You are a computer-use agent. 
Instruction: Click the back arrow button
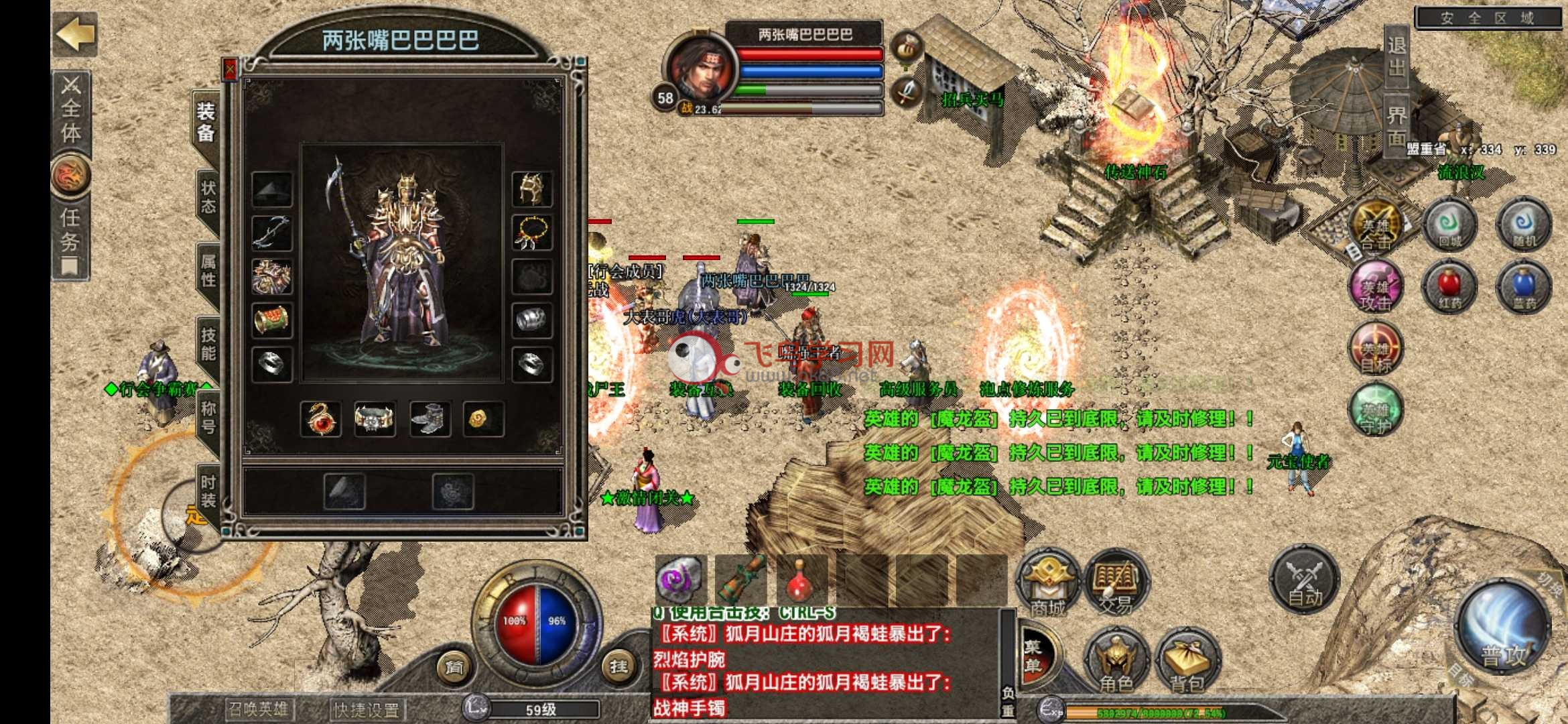[x=74, y=34]
